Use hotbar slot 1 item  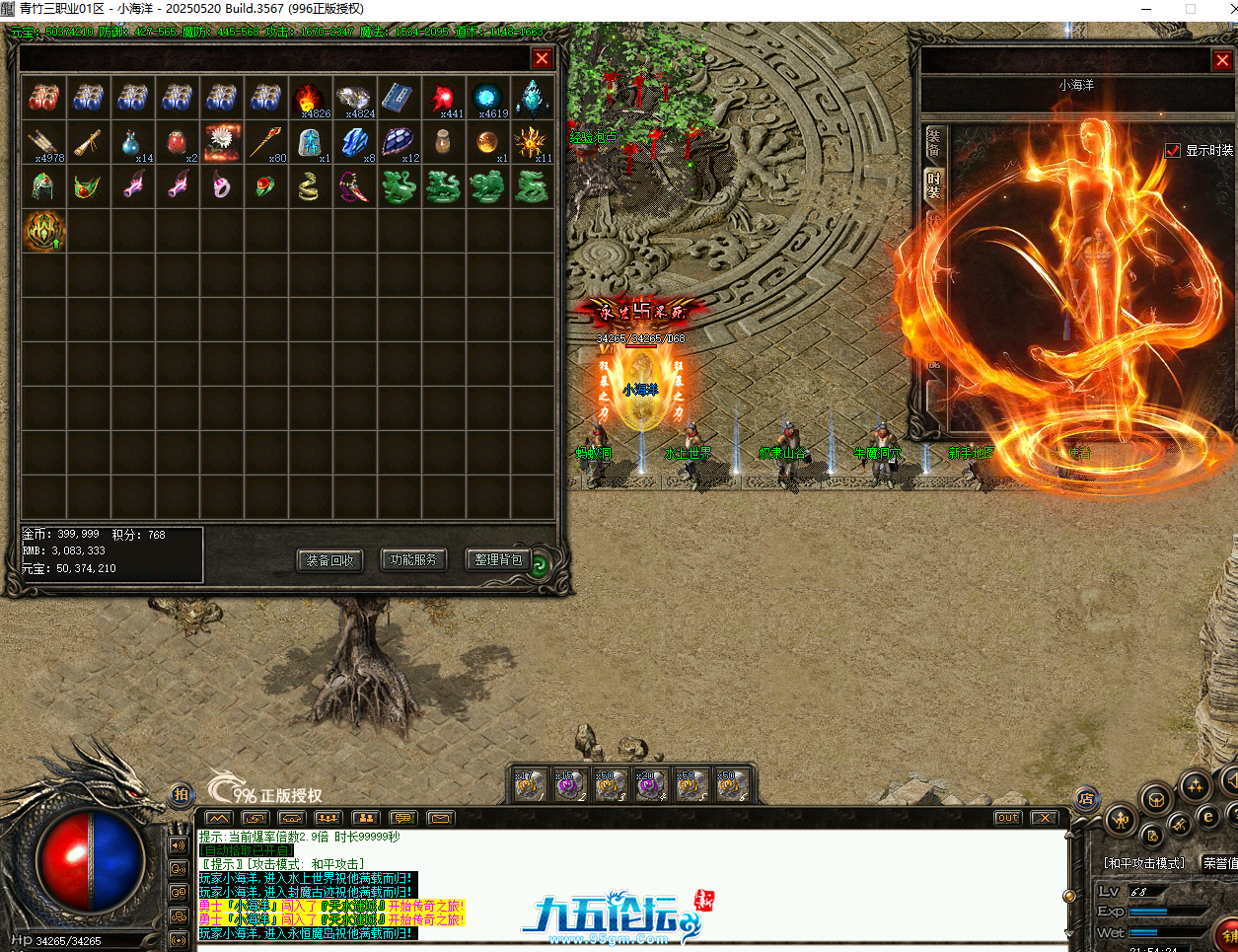coord(528,785)
